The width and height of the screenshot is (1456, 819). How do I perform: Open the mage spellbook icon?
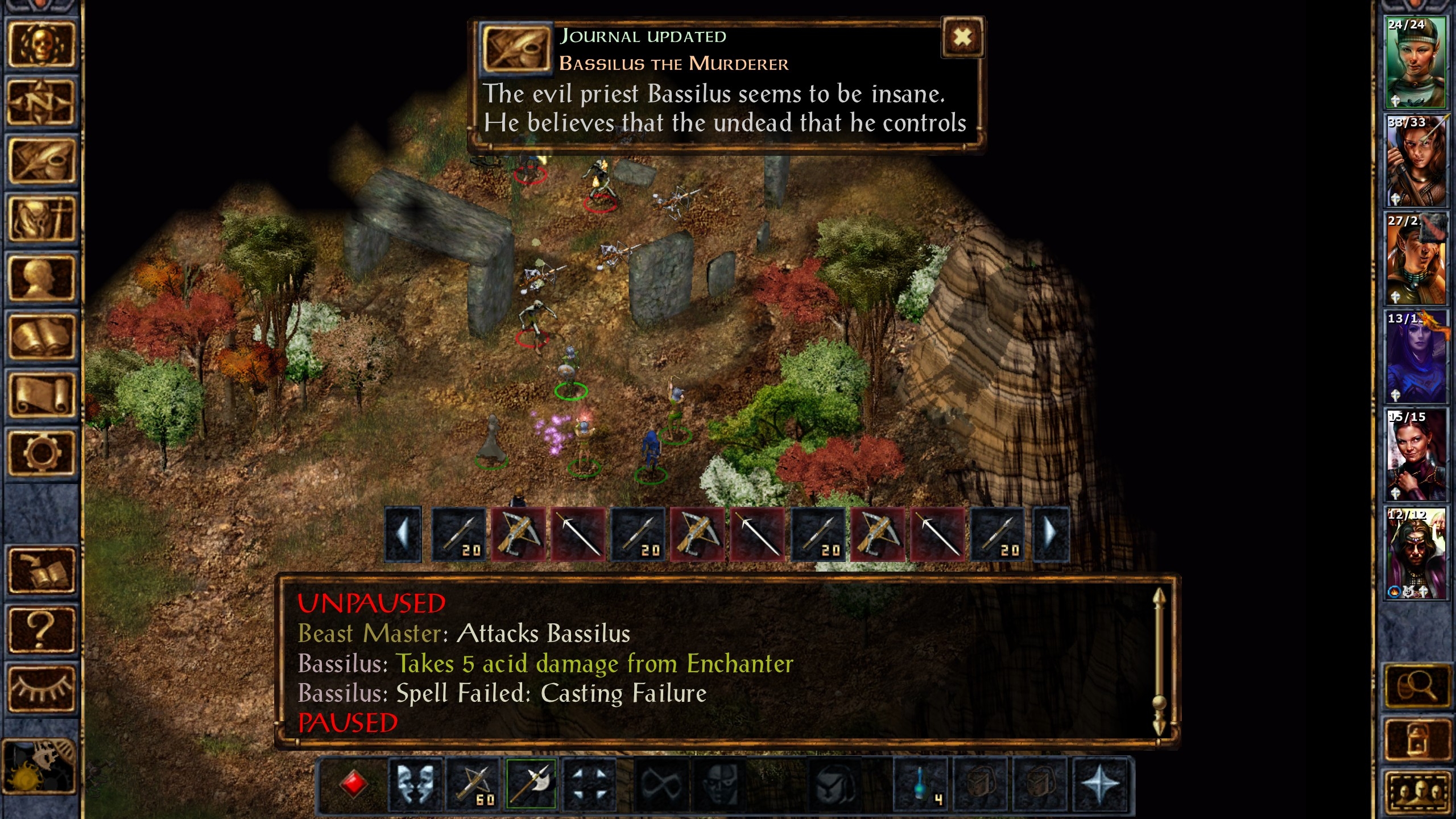[40, 337]
